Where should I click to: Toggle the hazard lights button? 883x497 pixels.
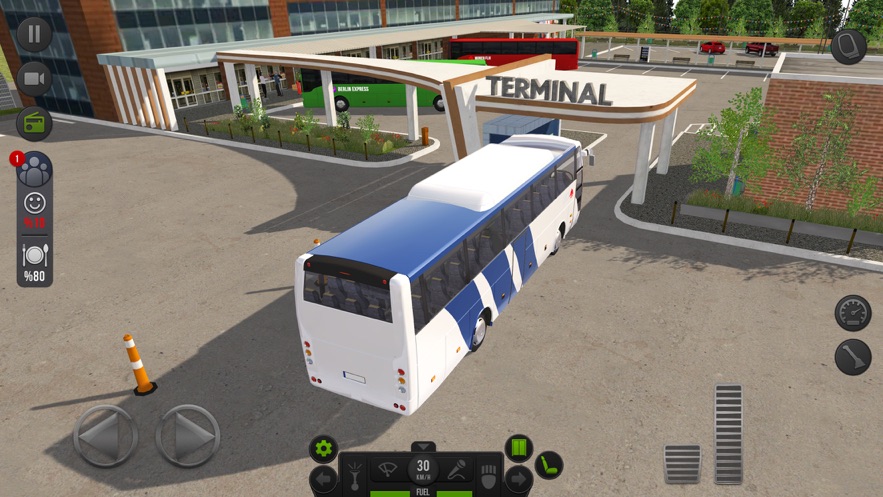(x=490, y=474)
